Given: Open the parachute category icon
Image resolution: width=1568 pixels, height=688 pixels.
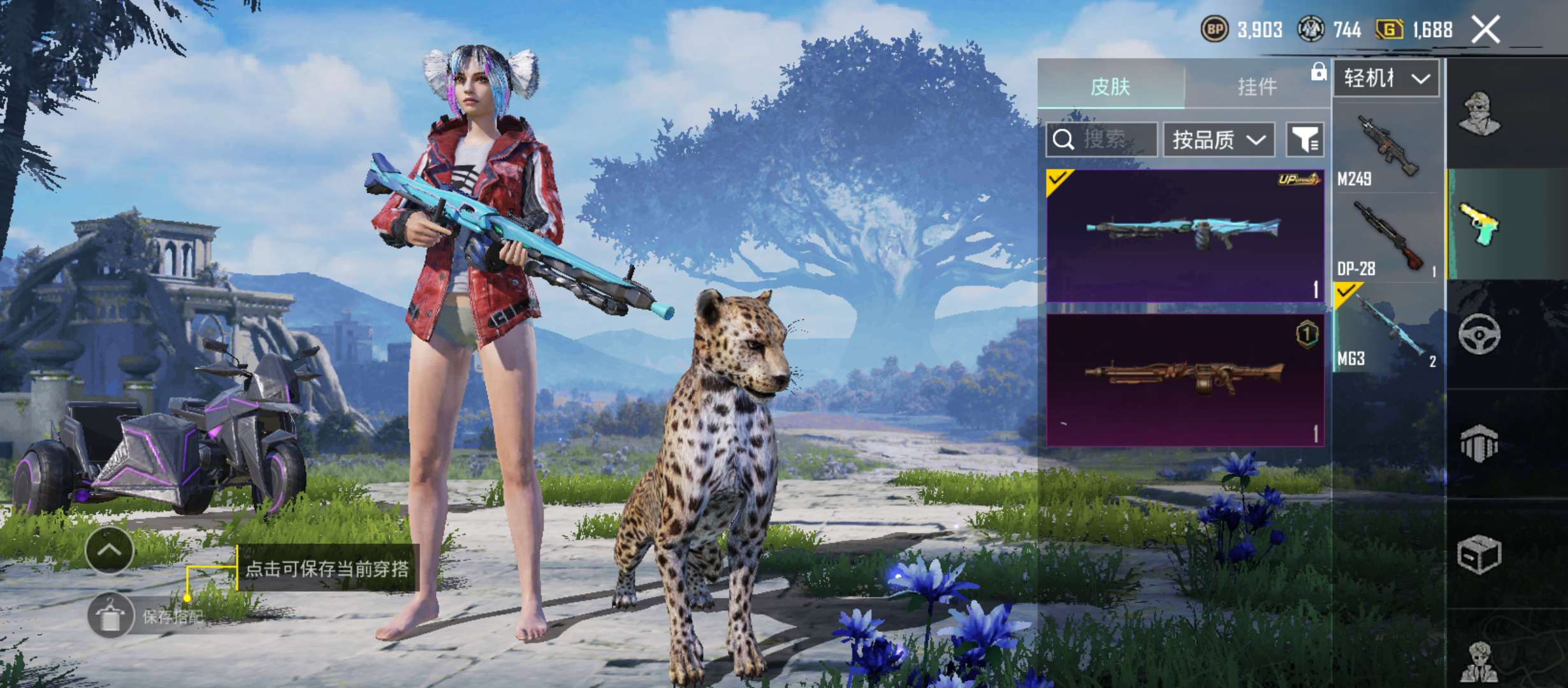Looking at the screenshot, I should [1480, 443].
